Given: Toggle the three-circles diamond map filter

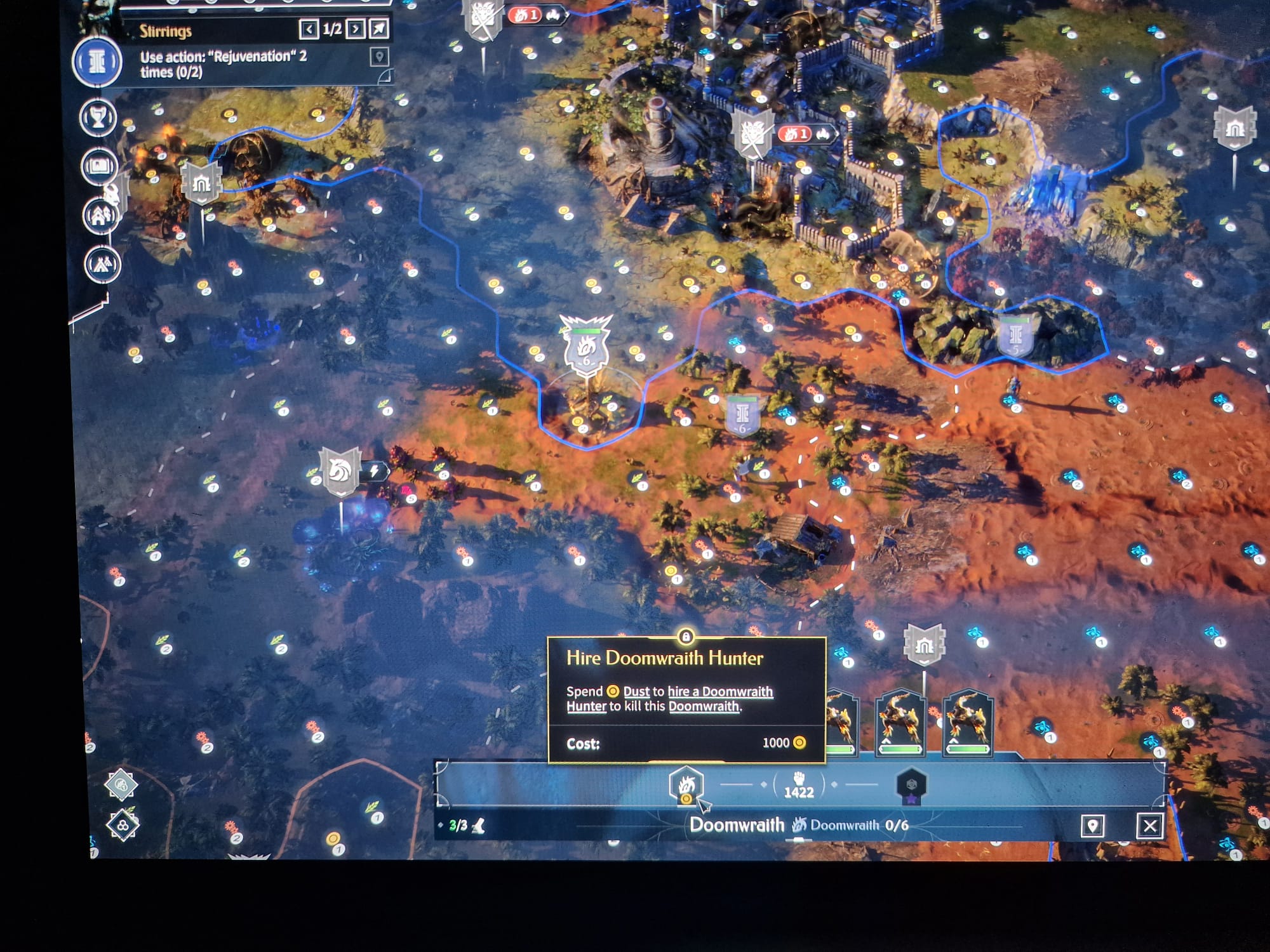Looking at the screenshot, I should [x=123, y=826].
